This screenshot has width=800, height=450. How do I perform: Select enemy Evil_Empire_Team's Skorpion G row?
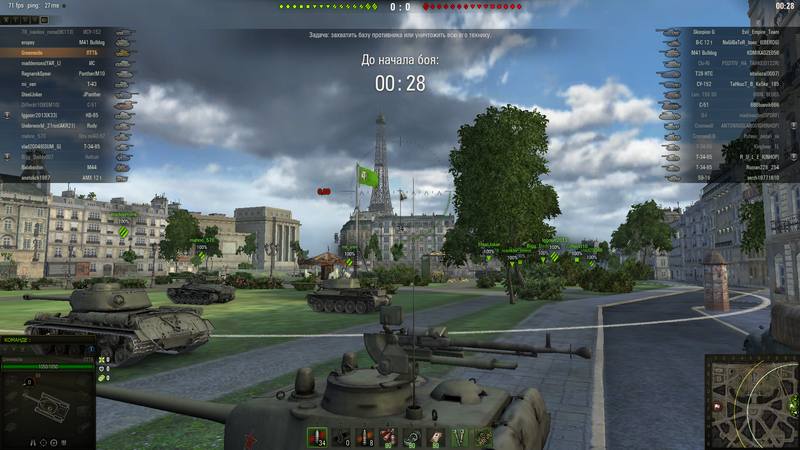[728, 33]
